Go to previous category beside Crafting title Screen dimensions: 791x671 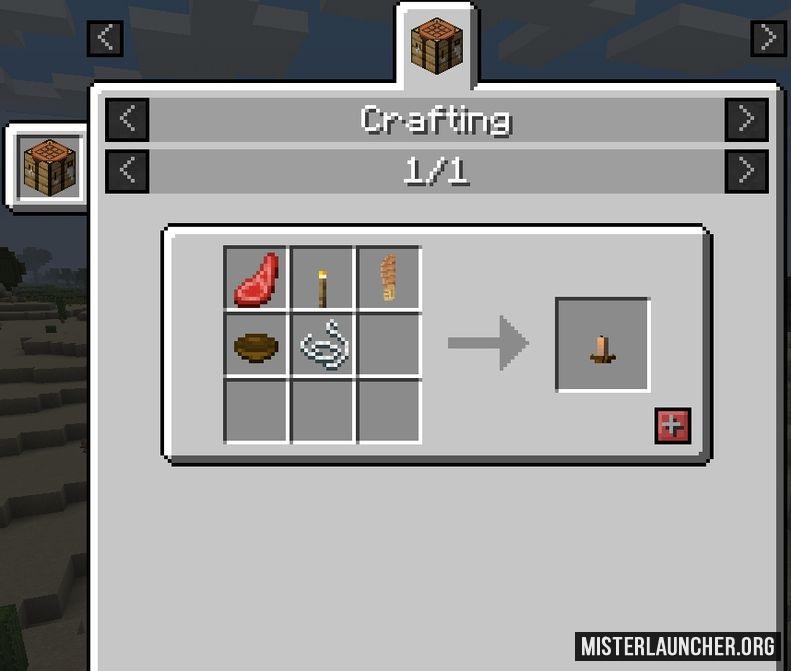click(127, 120)
